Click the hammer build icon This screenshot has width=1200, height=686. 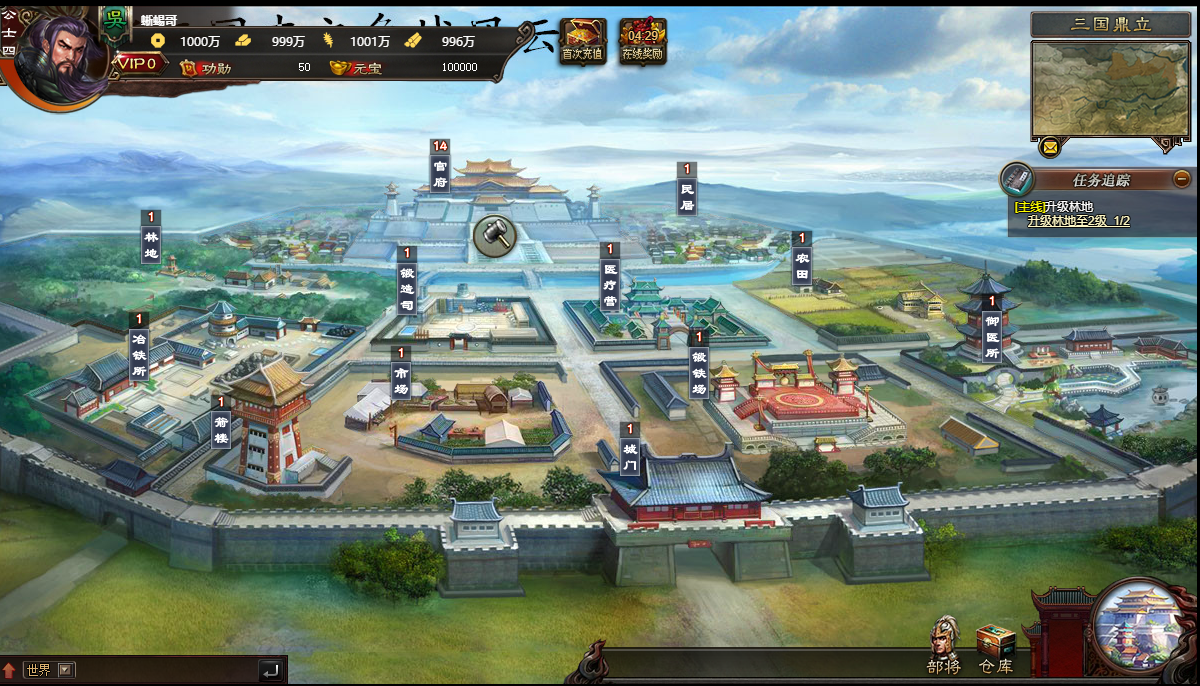pyautogui.click(x=493, y=234)
